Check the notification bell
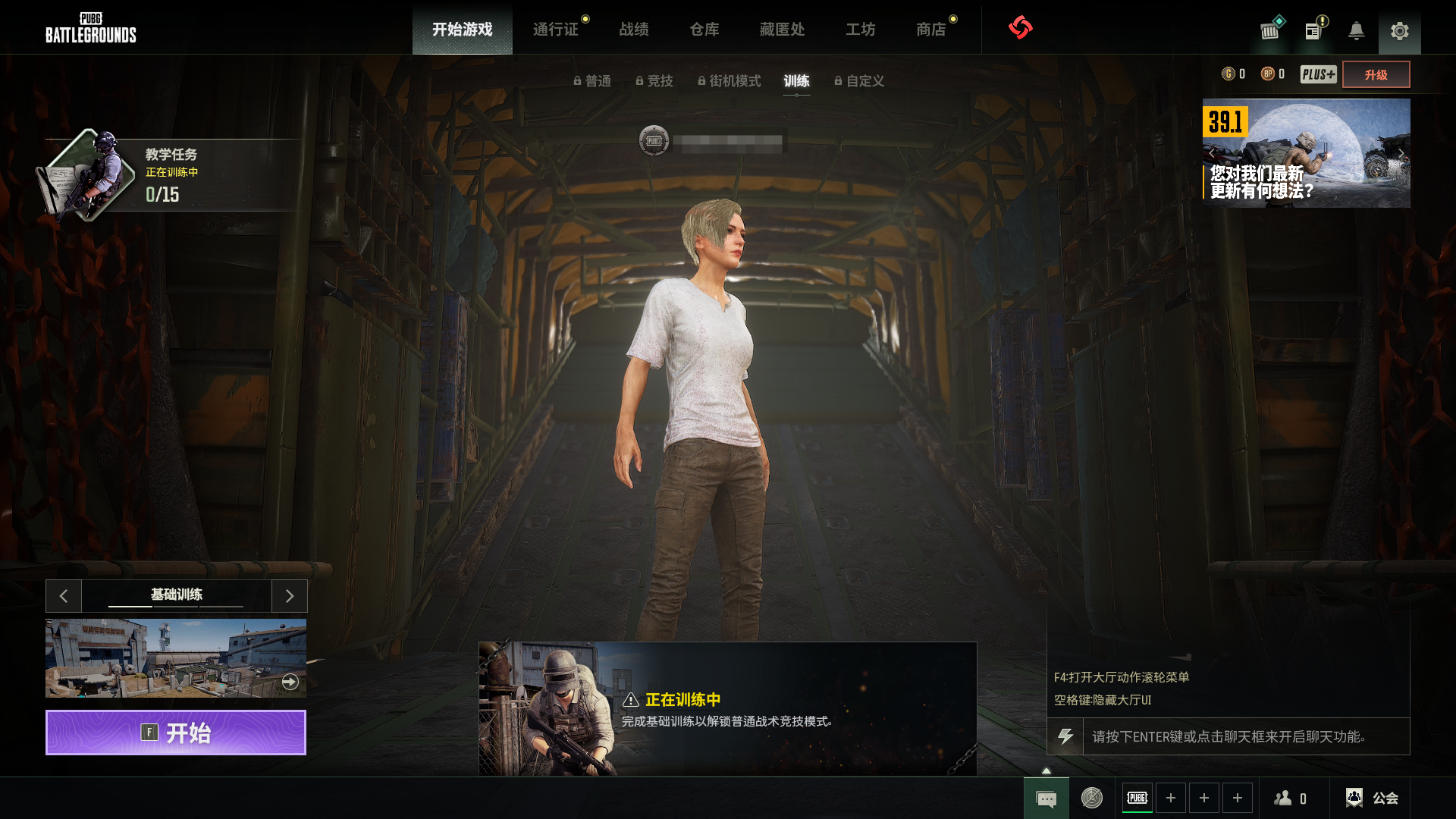 1356,31
